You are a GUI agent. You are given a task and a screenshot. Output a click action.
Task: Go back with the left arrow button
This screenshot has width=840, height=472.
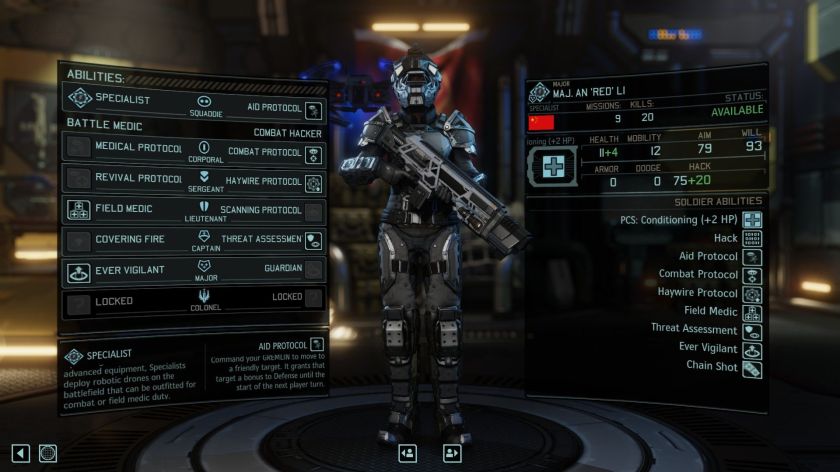tap(20, 453)
